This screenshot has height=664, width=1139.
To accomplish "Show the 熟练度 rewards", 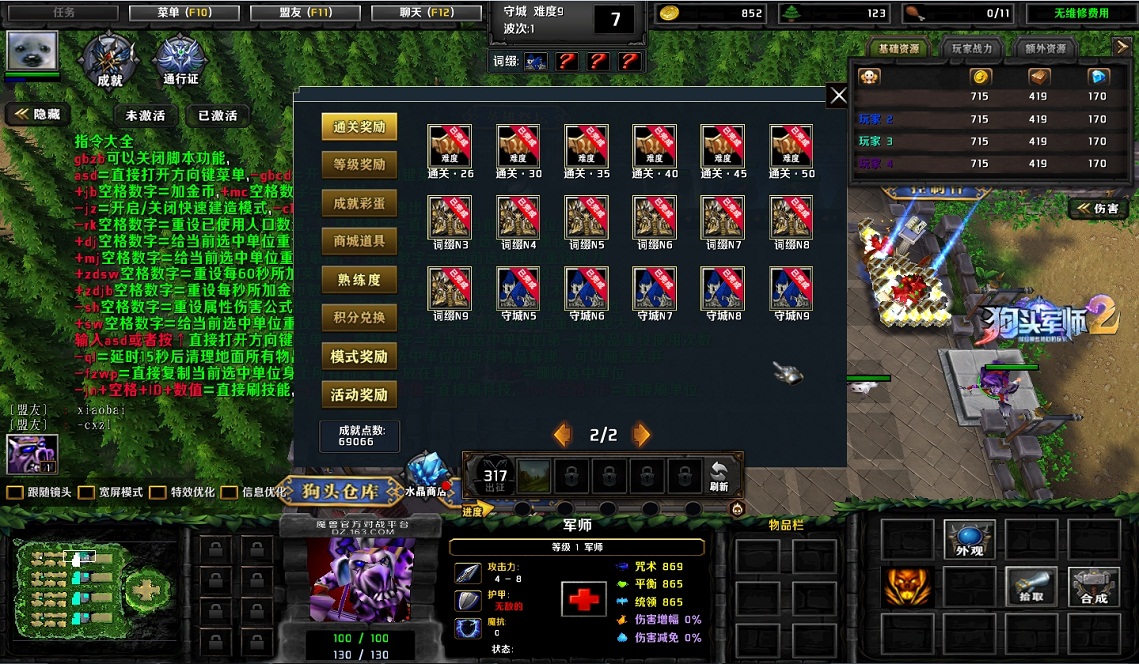I will coord(359,280).
